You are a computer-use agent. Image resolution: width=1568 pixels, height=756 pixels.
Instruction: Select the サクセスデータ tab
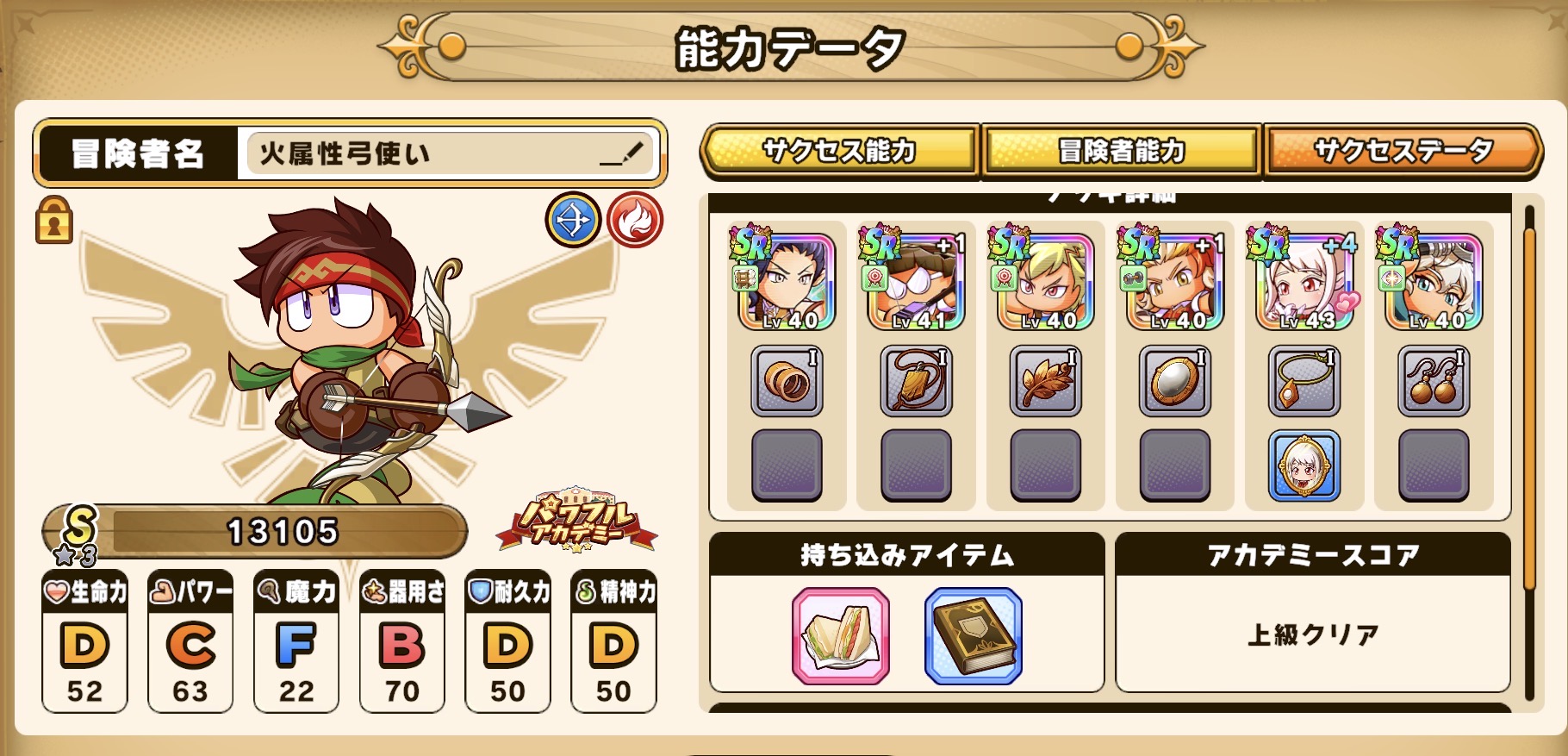pos(1403,151)
